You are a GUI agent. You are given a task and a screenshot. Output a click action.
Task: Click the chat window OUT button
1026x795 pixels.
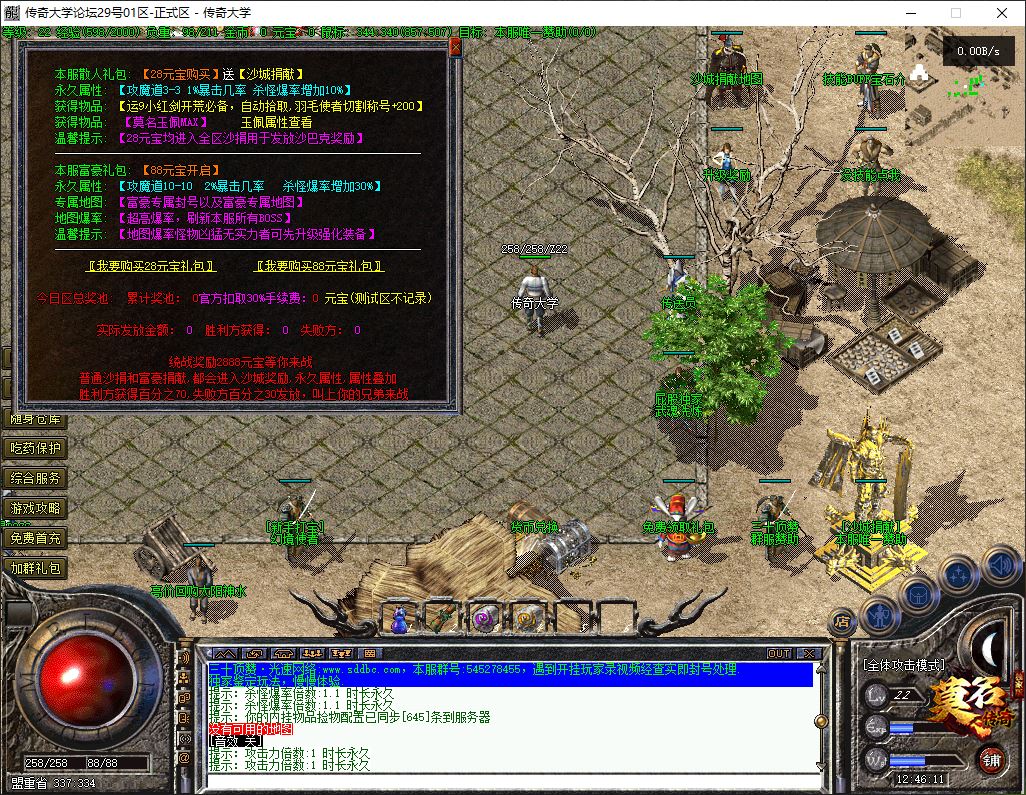coord(778,653)
